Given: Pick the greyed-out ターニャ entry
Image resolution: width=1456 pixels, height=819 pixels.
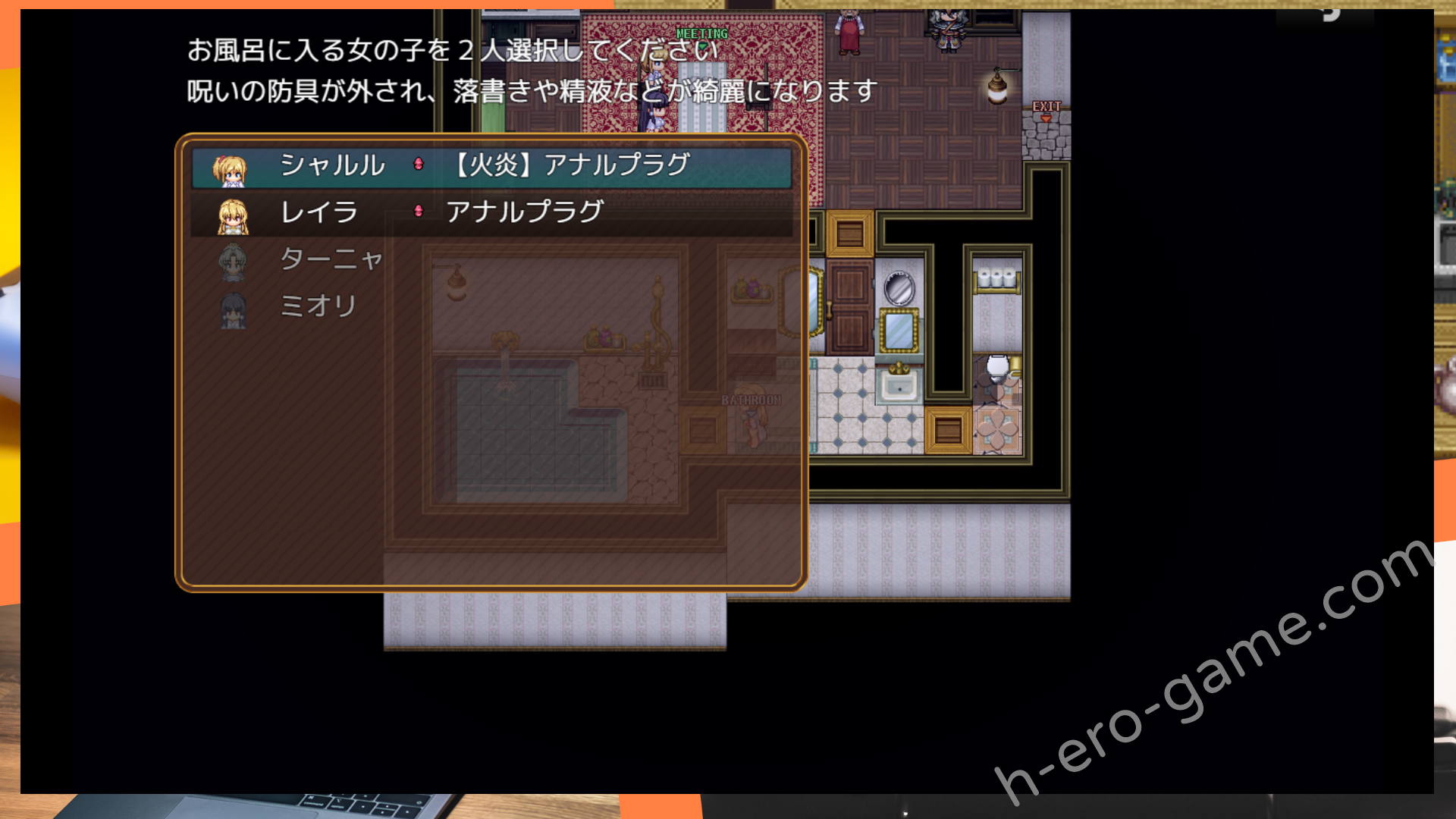Looking at the screenshot, I should 331,260.
